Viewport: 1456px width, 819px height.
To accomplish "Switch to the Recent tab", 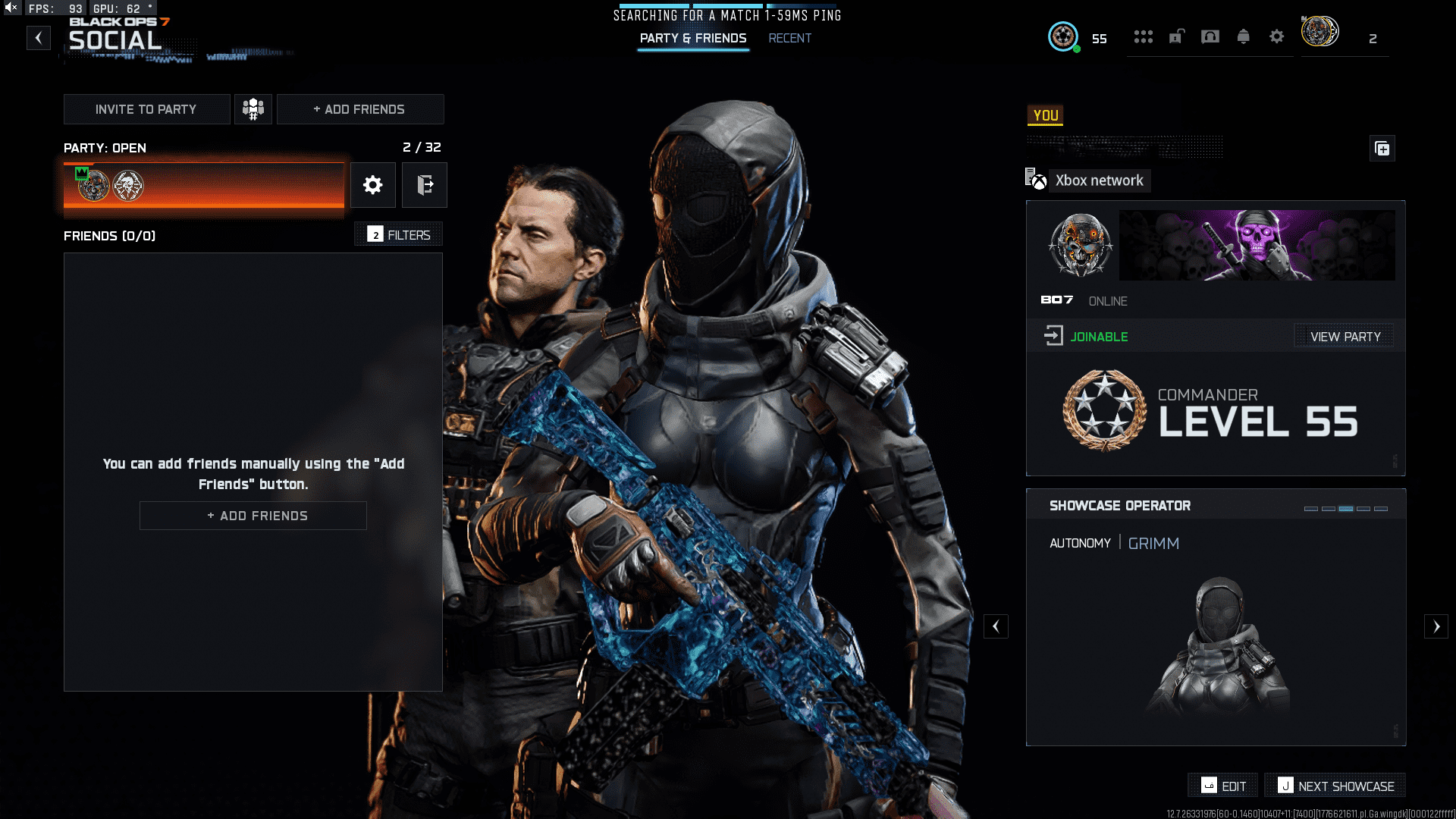I will [x=790, y=38].
